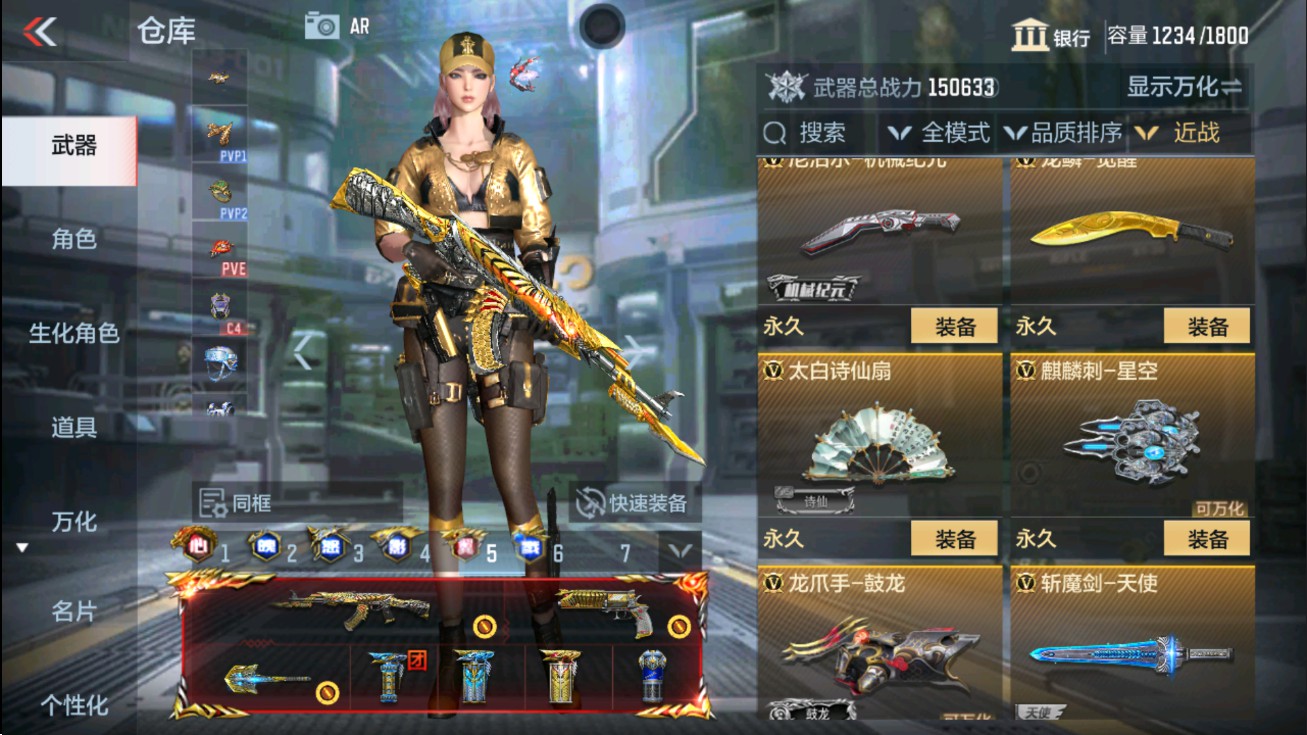1307x735 pixels.
Task: Equip the 麒麟刺-星空 weapon
Action: (1206, 538)
